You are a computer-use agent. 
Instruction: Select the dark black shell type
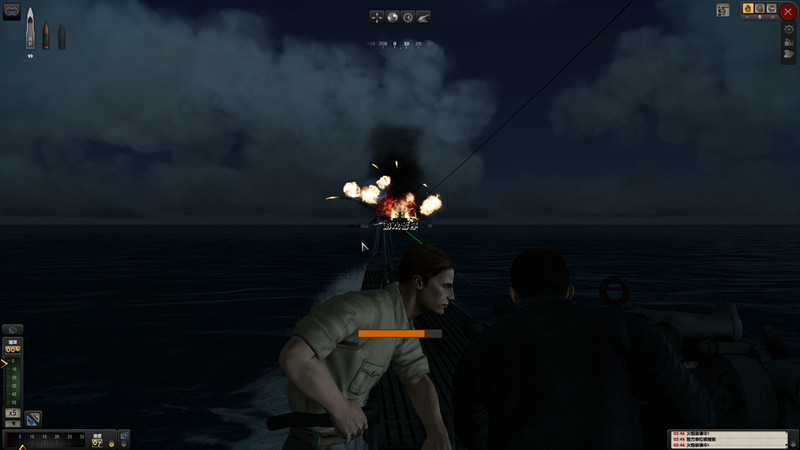coord(61,37)
